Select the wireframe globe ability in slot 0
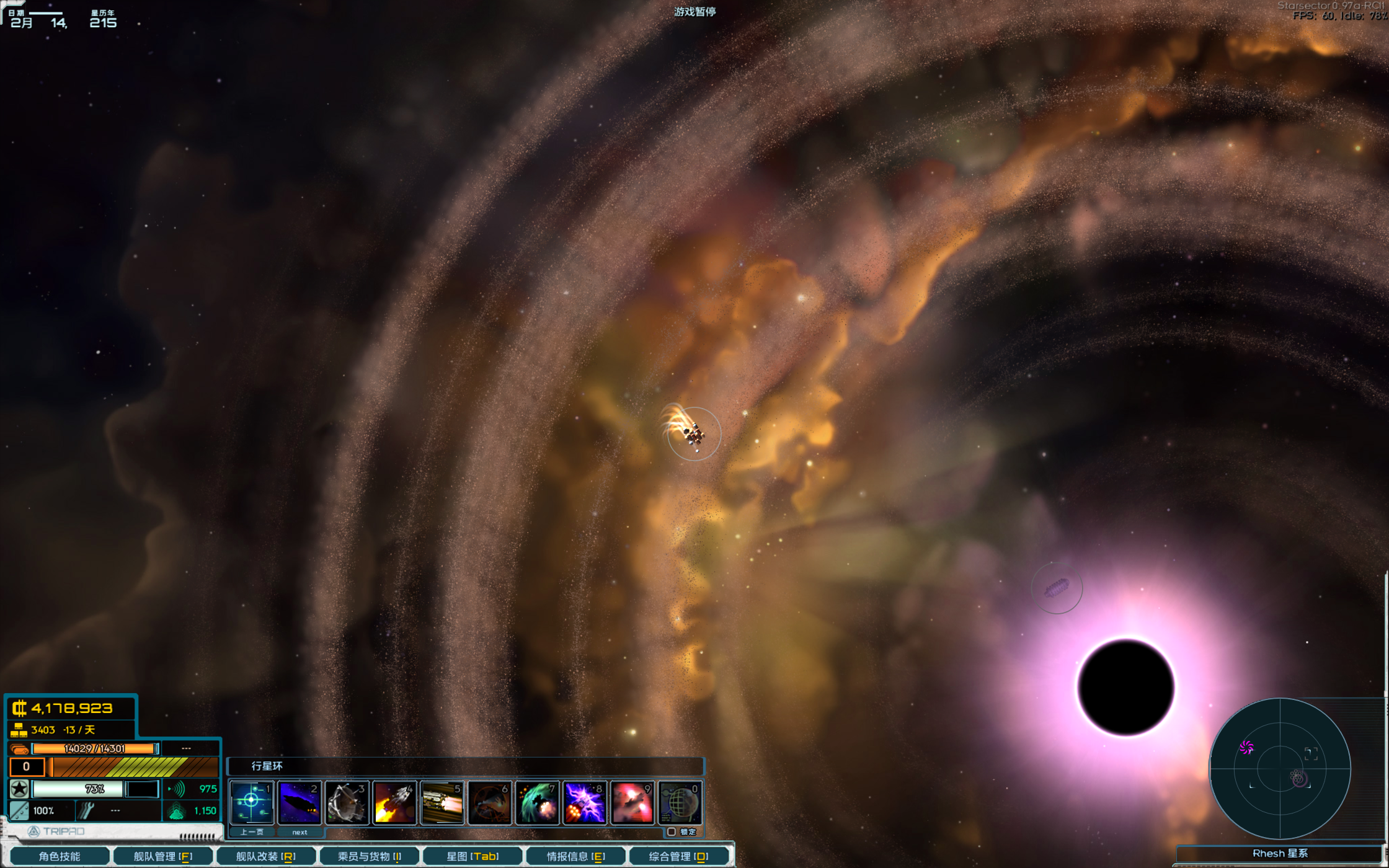Image resolution: width=1389 pixels, height=868 pixels. (680, 802)
